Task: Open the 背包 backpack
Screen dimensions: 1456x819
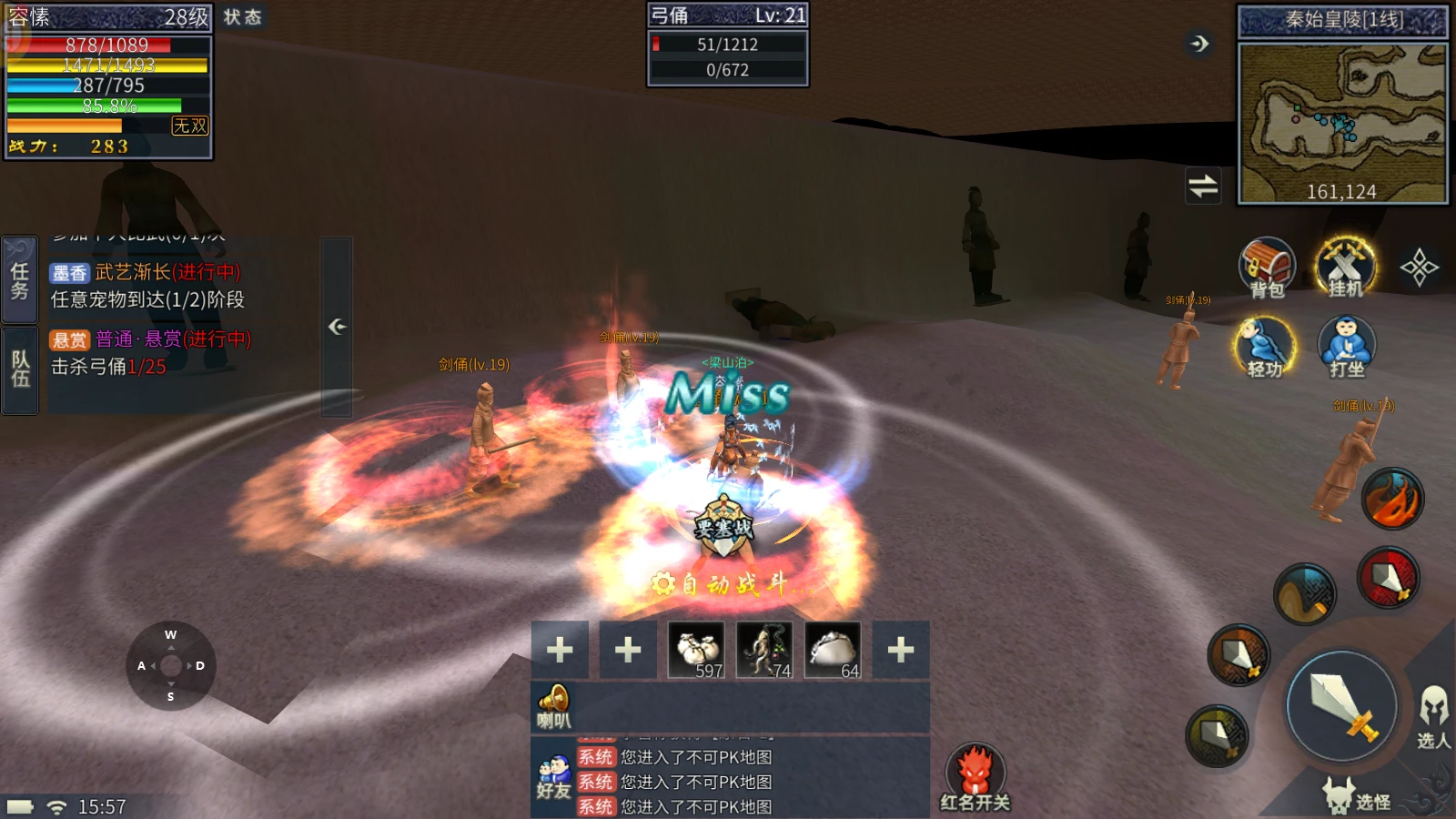Action: [1267, 268]
